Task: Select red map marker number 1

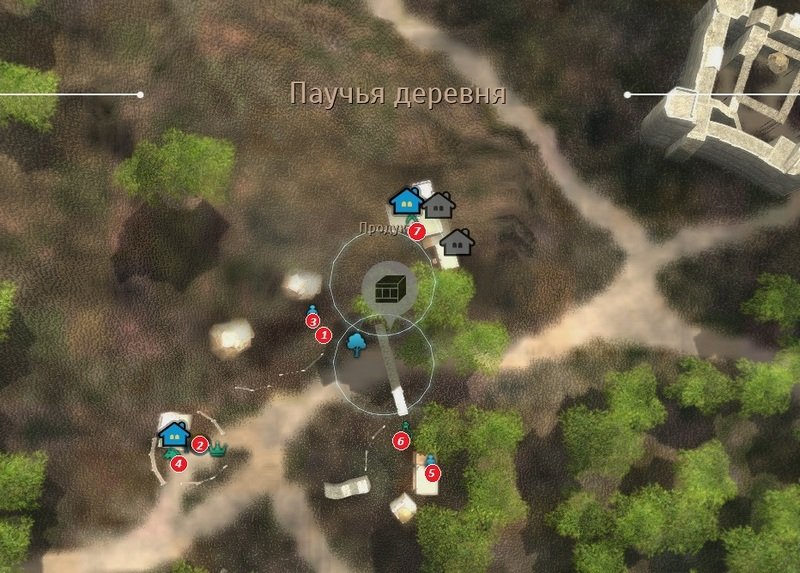Action: tap(323, 336)
